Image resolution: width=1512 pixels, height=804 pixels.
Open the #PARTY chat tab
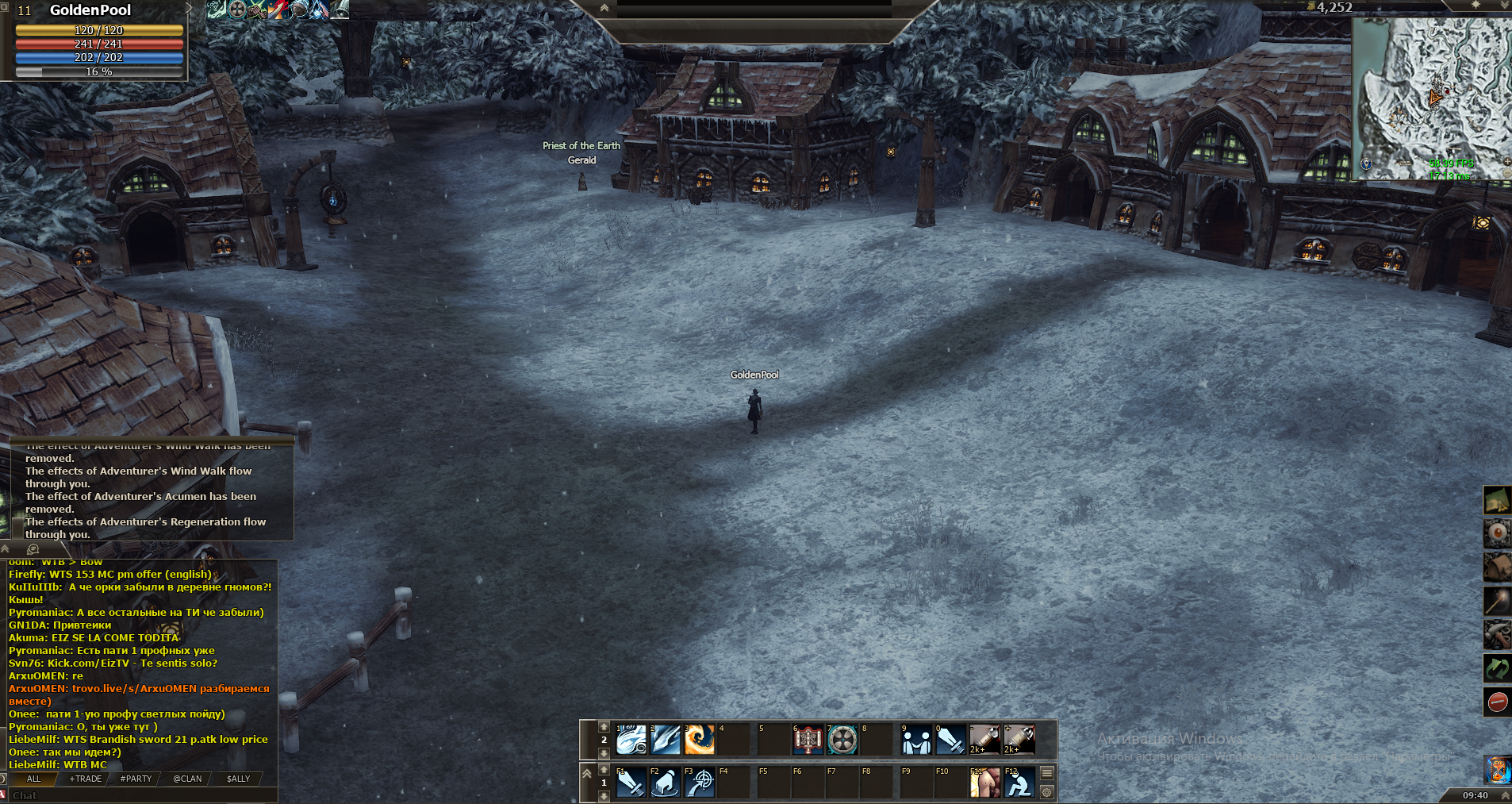coord(136,779)
